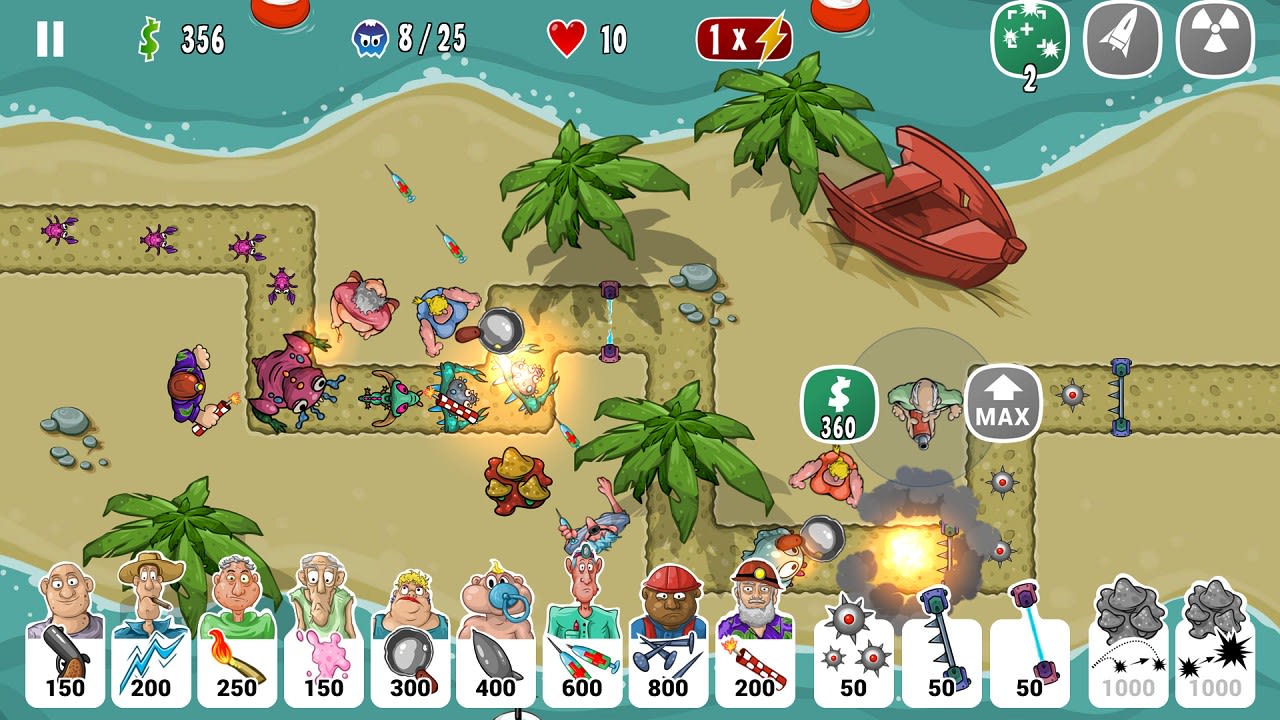
Task: Activate the nuclear bomb ability
Action: (1215, 41)
